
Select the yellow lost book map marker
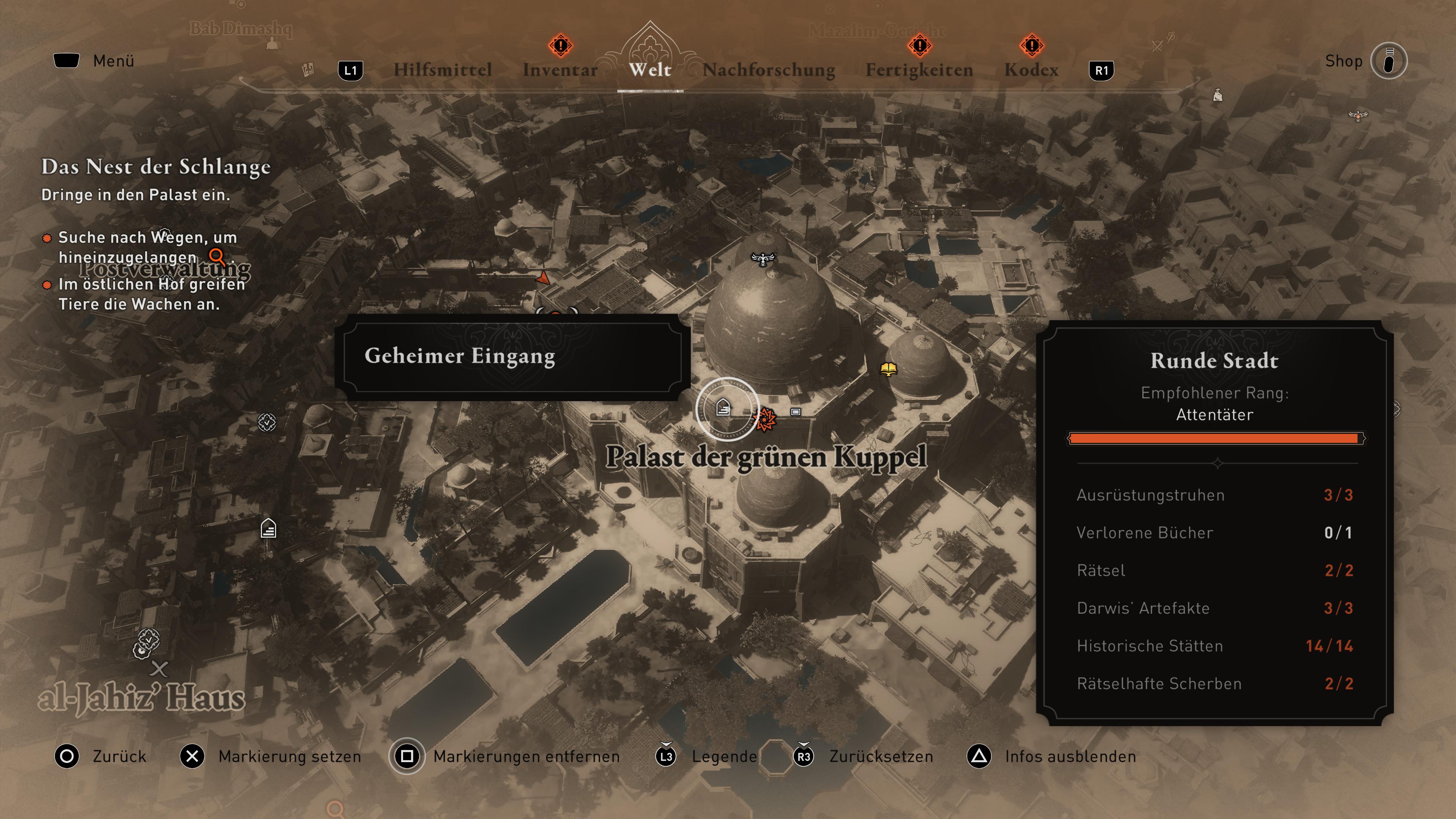(888, 370)
